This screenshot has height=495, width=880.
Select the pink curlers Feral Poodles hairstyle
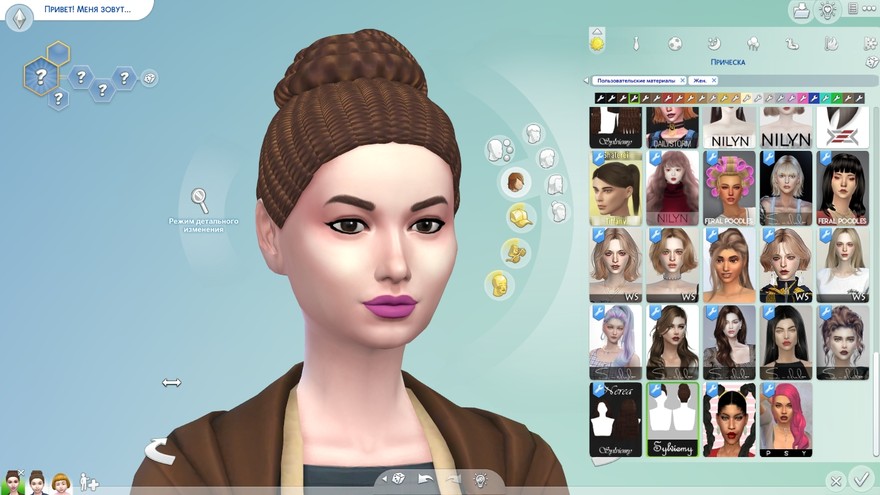tap(729, 188)
